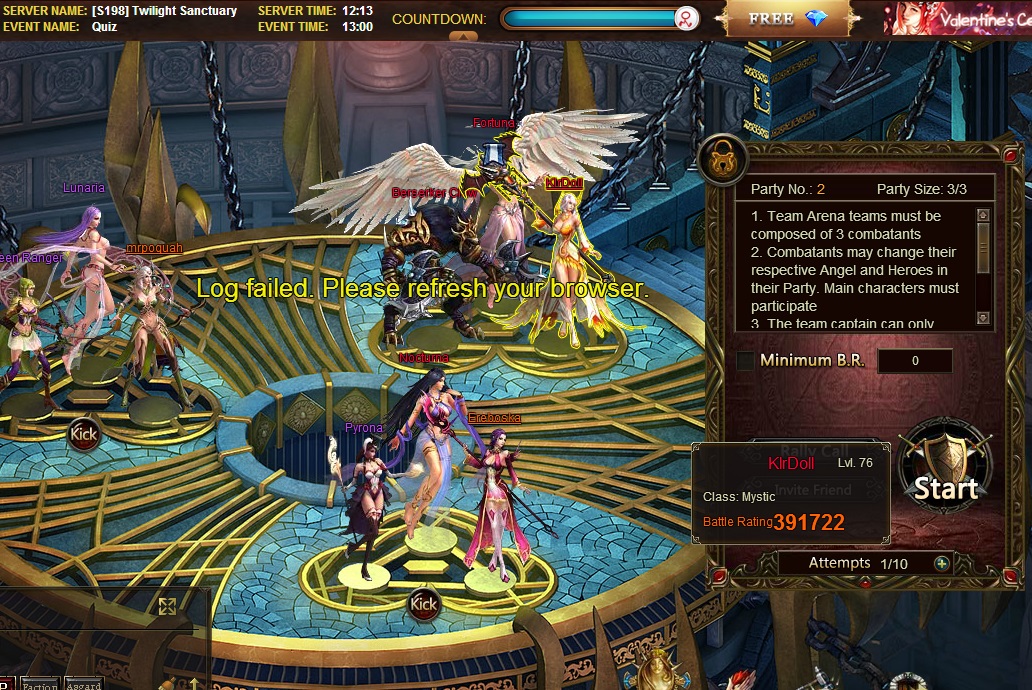Kick the party member near mrpoquah

click(84, 434)
